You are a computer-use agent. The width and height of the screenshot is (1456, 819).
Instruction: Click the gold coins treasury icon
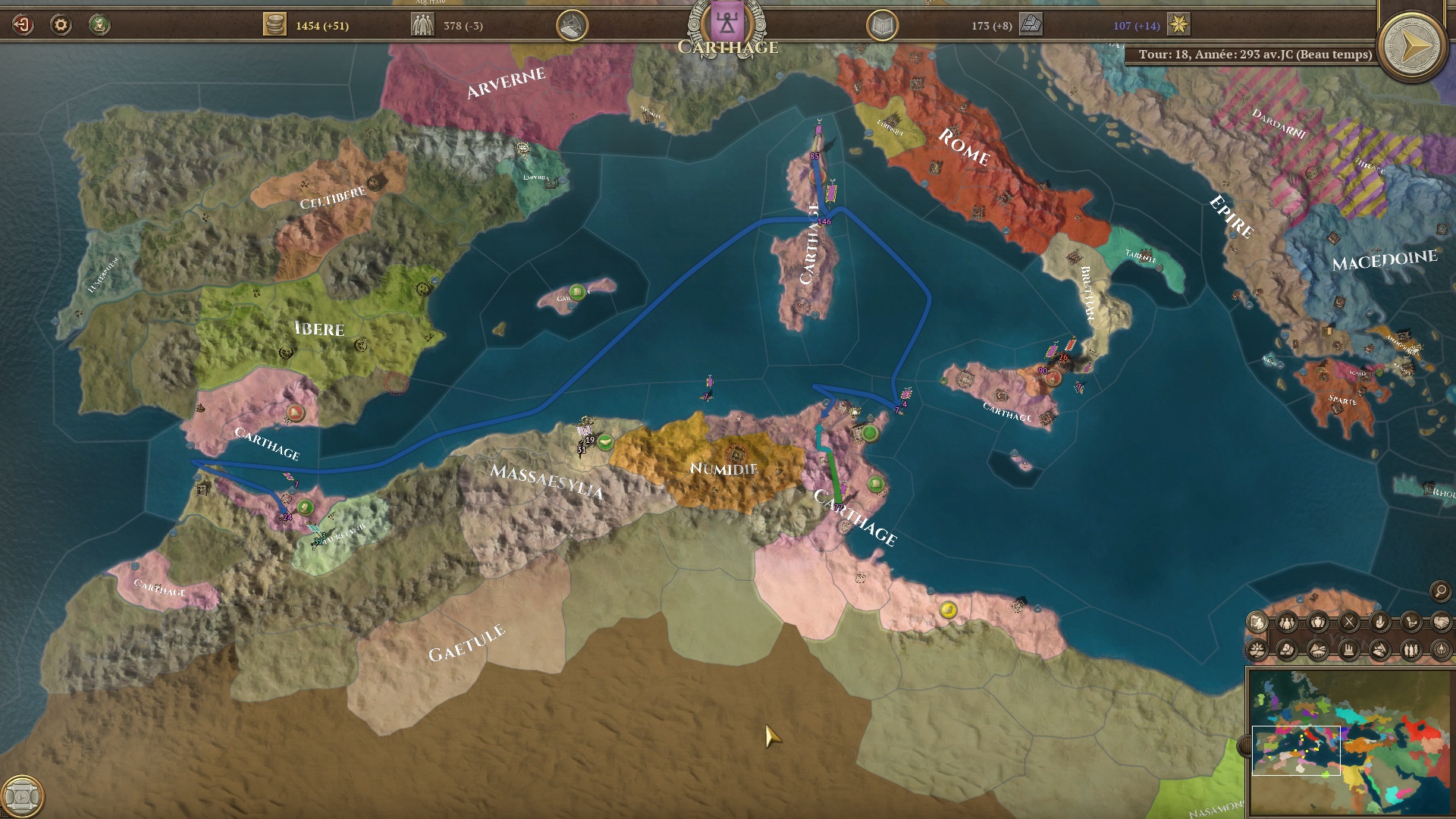coord(275,25)
